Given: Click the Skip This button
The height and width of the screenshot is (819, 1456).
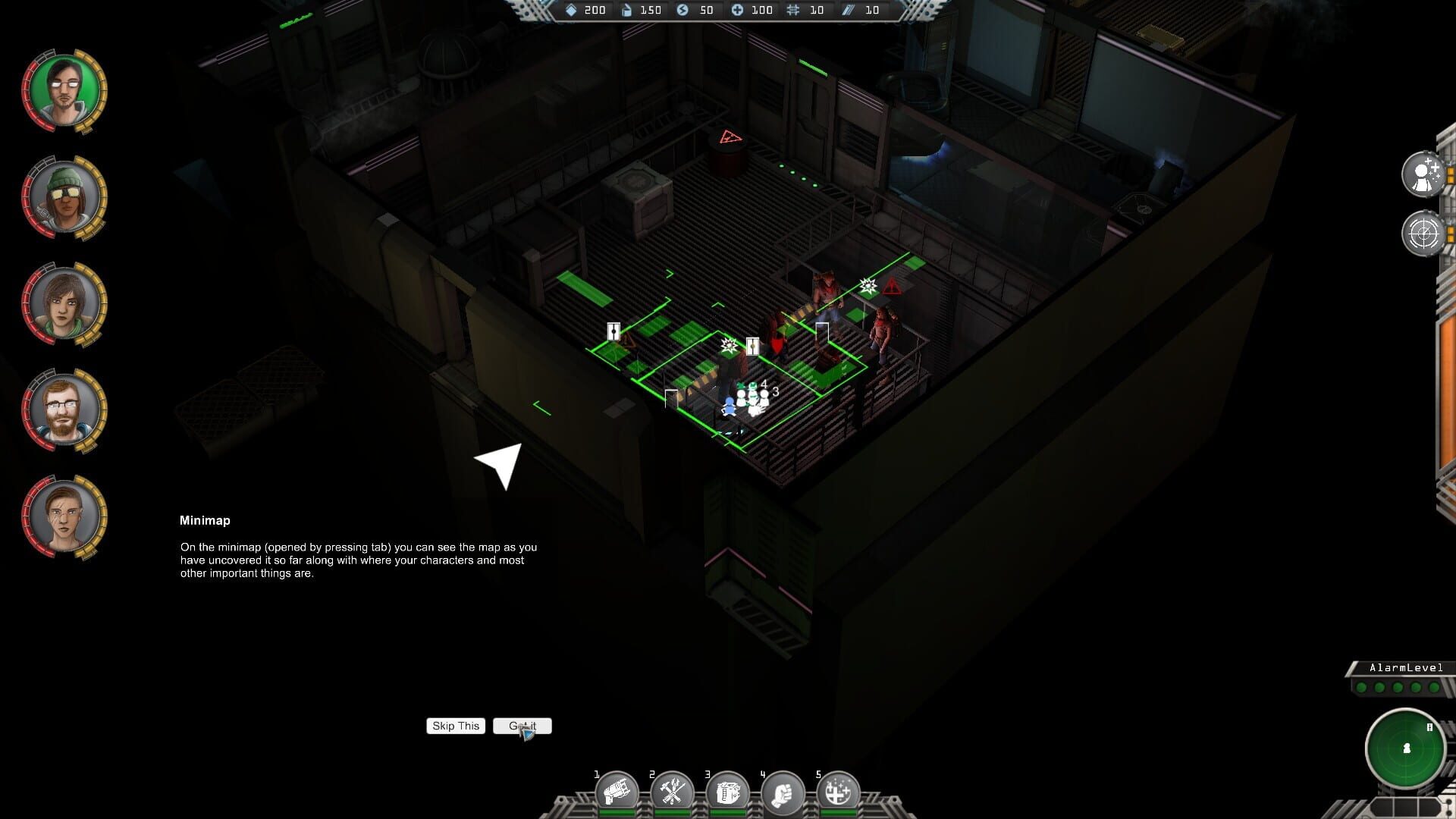Looking at the screenshot, I should pyautogui.click(x=455, y=726).
